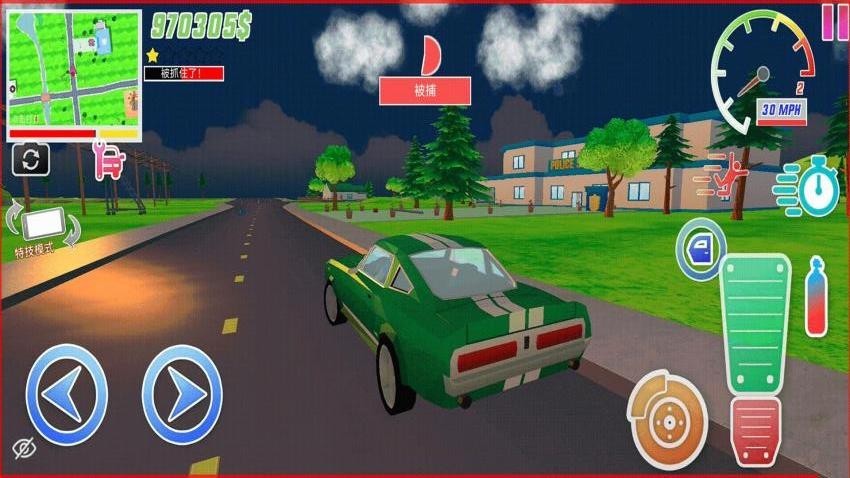Switch camera view with the rotate-arrows icon
The height and width of the screenshot is (478, 850).
coord(30,159)
